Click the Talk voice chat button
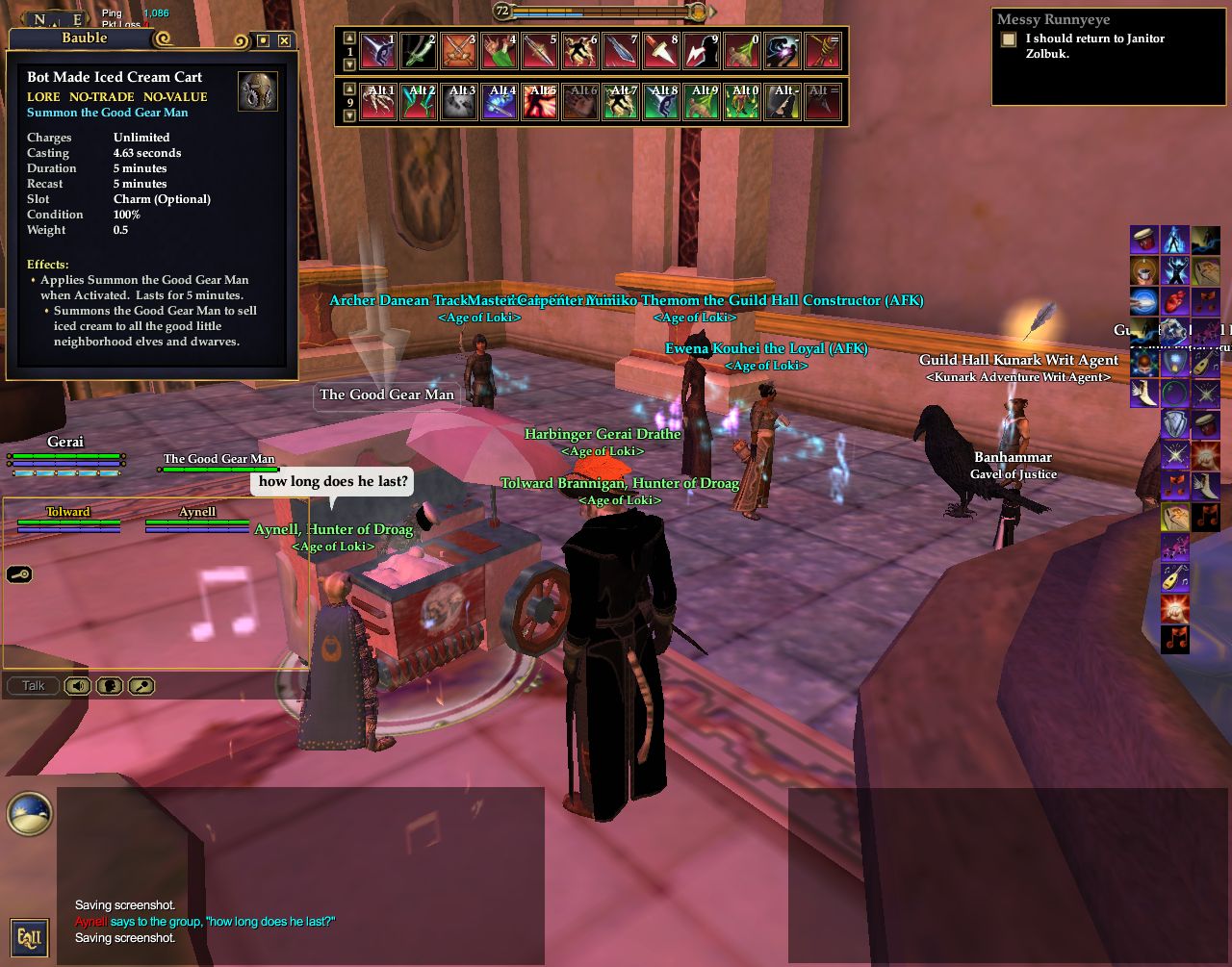This screenshot has width=1232, height=967. point(34,686)
